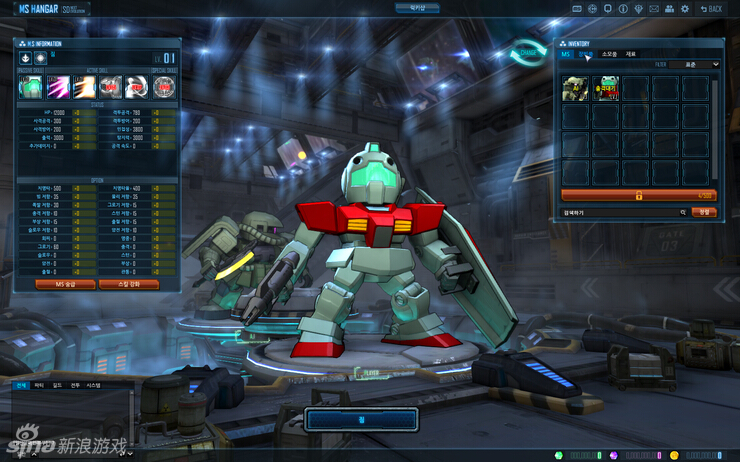Switch to the 전체 chat tab
The height and width of the screenshot is (462, 740).
22,384
